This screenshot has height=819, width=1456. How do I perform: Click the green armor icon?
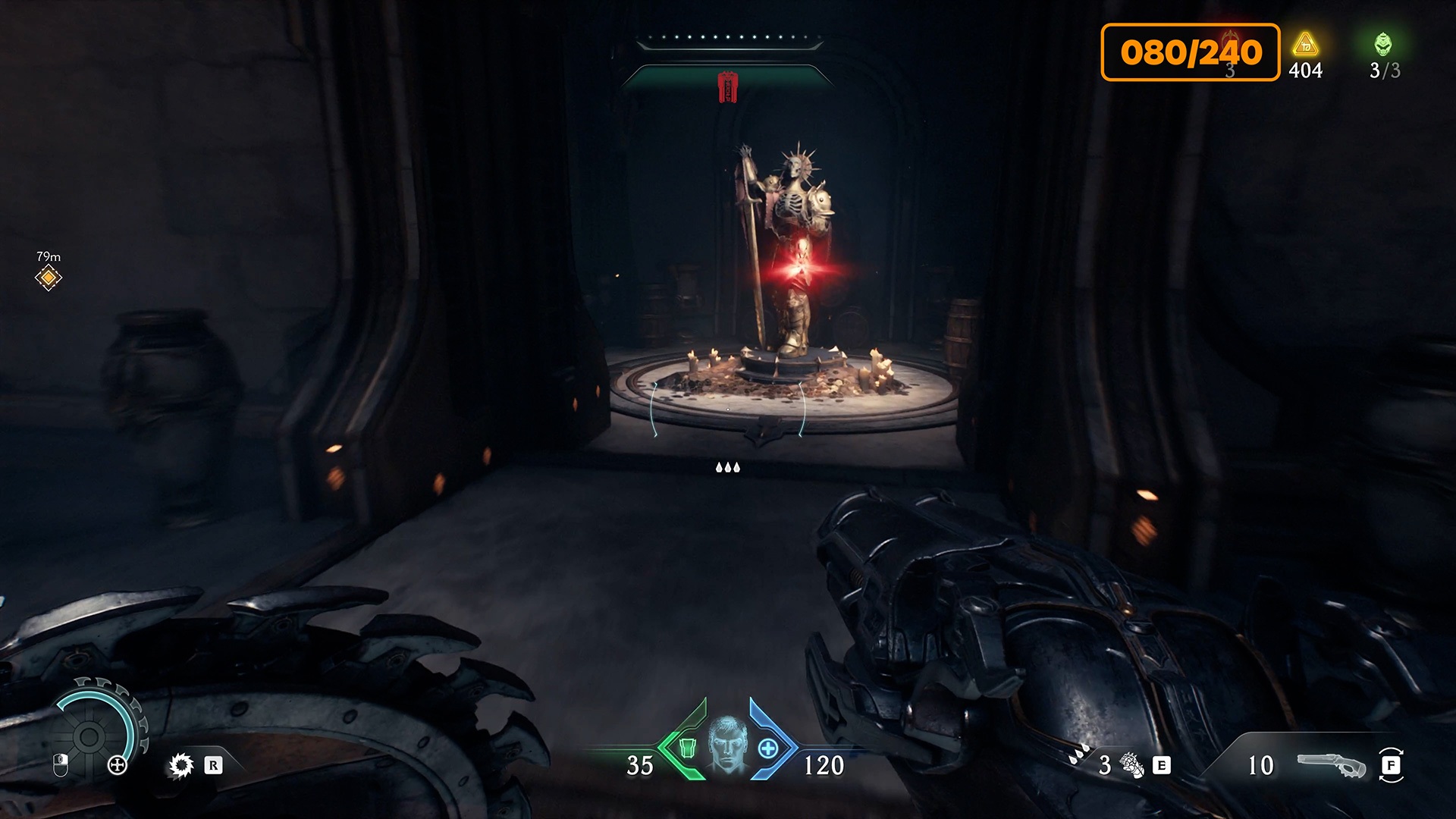[x=687, y=748]
